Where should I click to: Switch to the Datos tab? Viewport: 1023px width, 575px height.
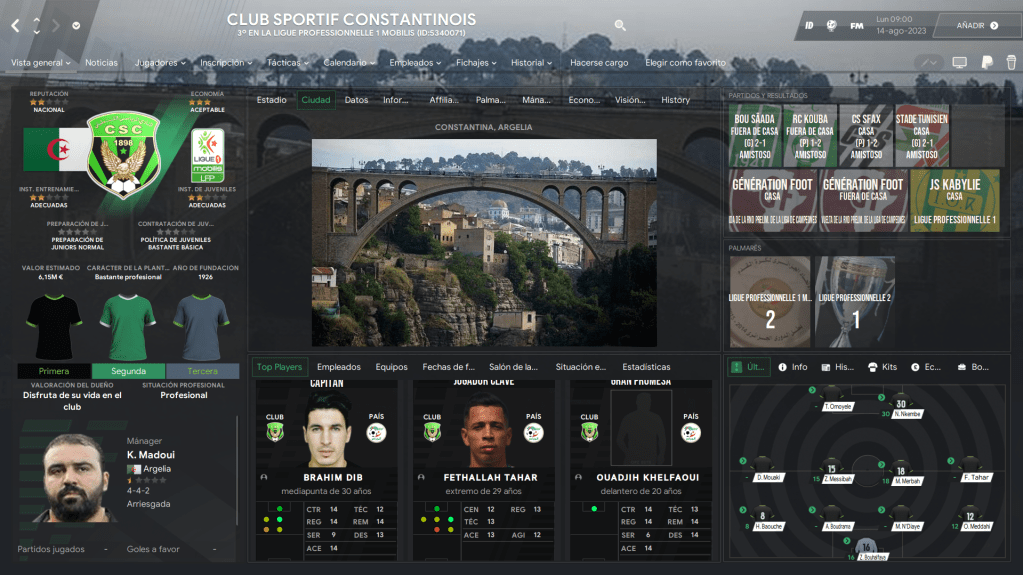[x=356, y=100]
